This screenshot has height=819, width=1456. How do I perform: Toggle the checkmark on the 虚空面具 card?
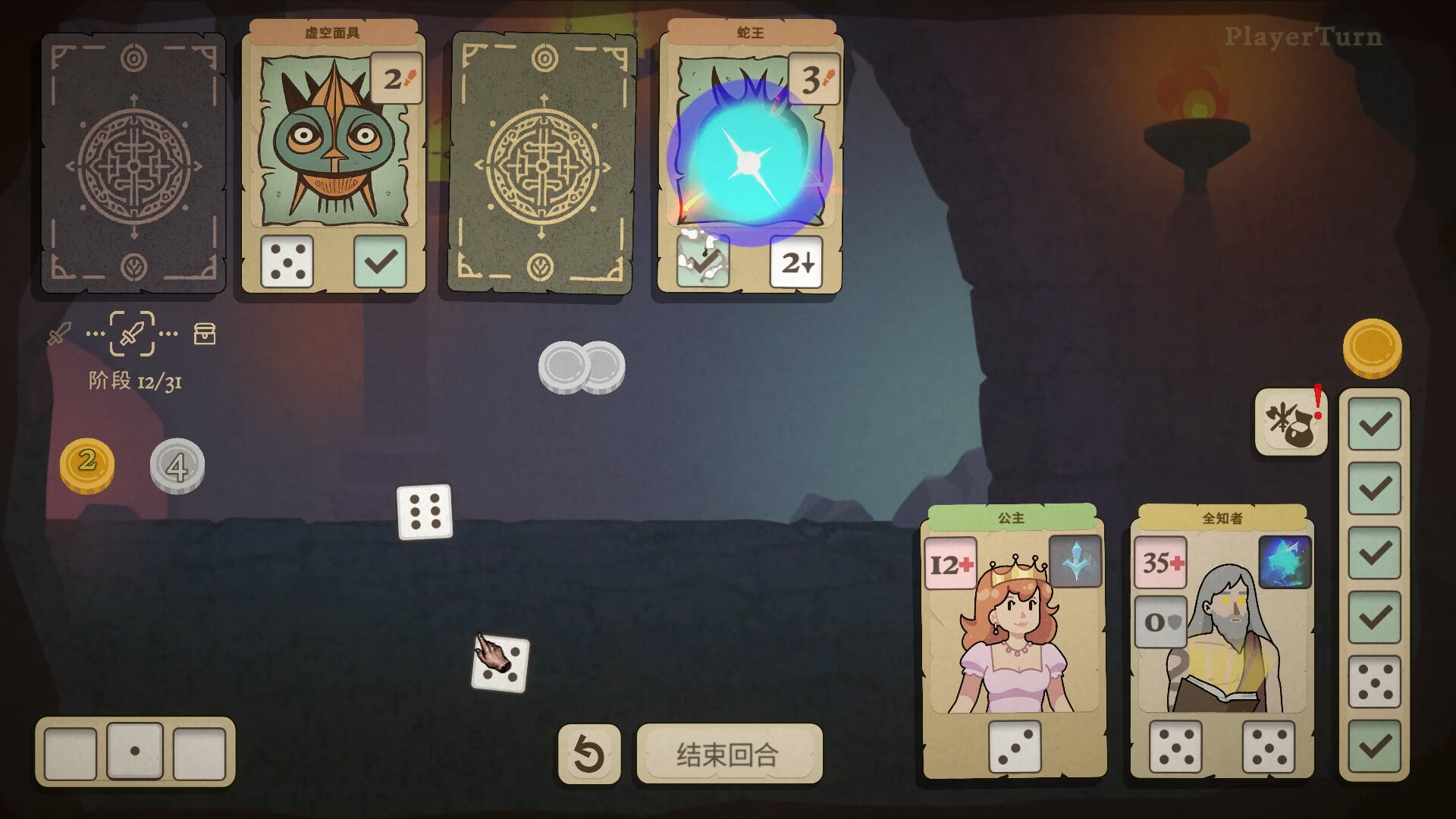click(x=379, y=262)
